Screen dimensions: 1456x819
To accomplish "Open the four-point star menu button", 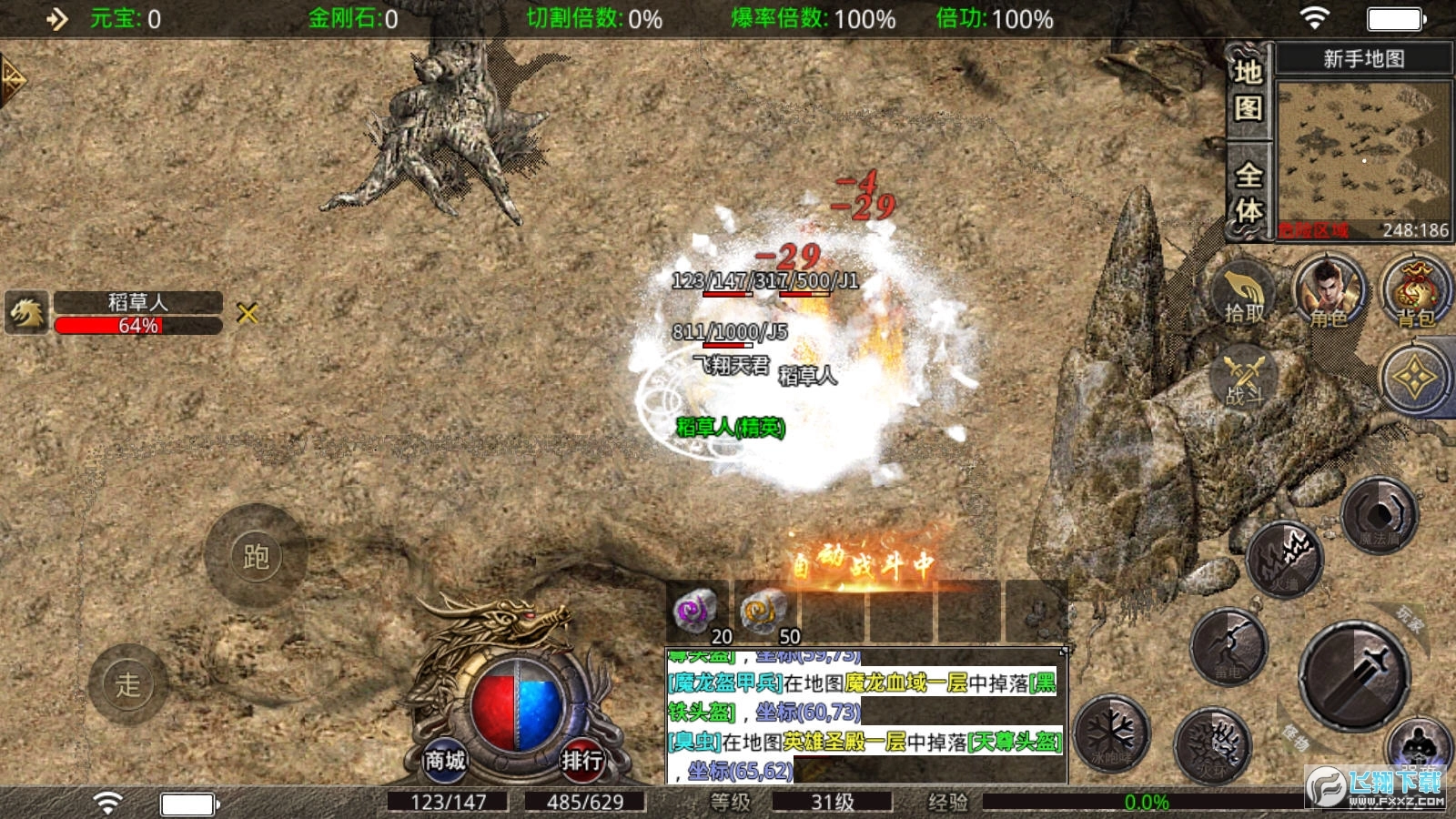I will click(x=1415, y=379).
